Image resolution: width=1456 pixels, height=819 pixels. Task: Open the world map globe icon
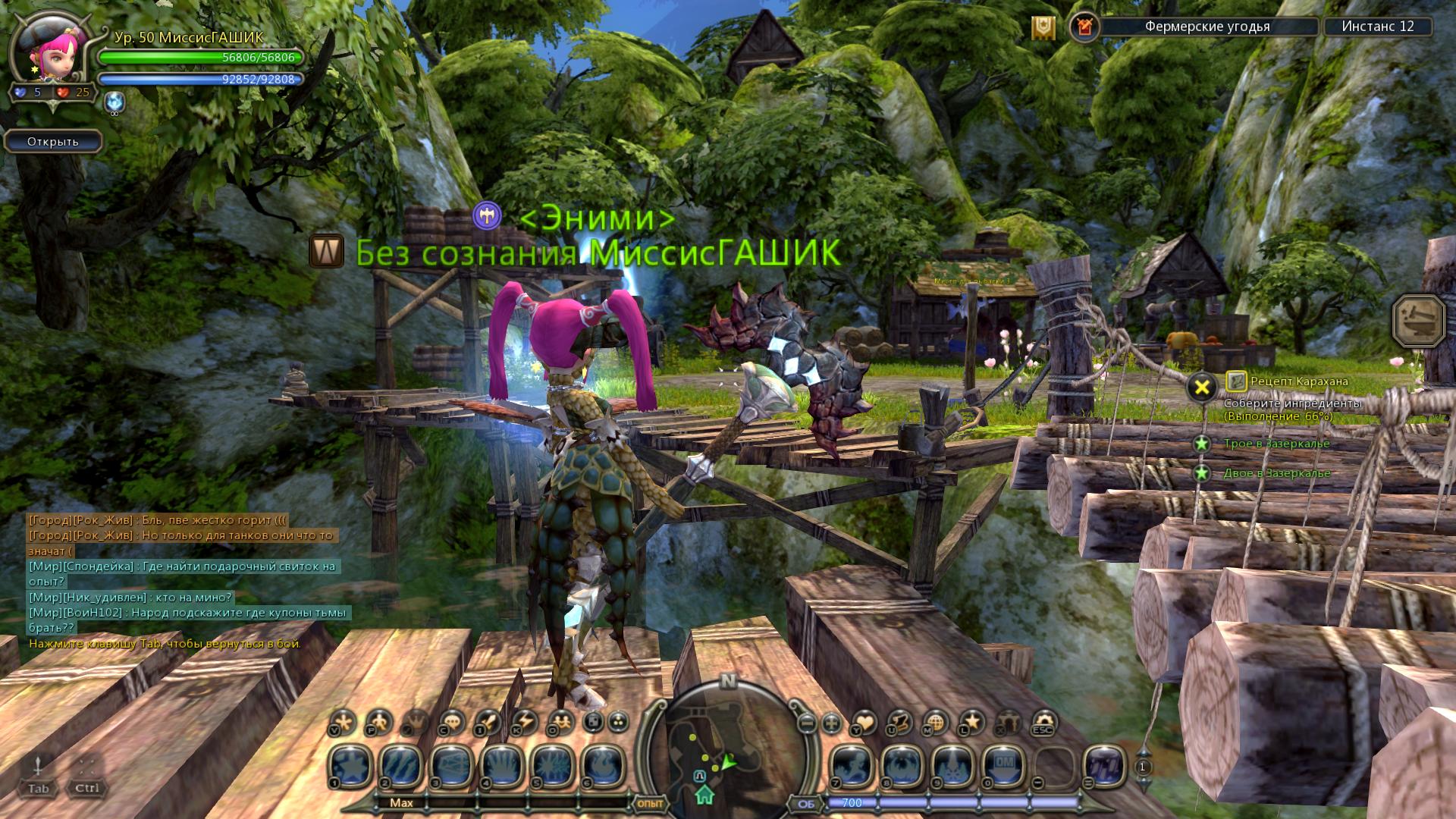(936, 721)
